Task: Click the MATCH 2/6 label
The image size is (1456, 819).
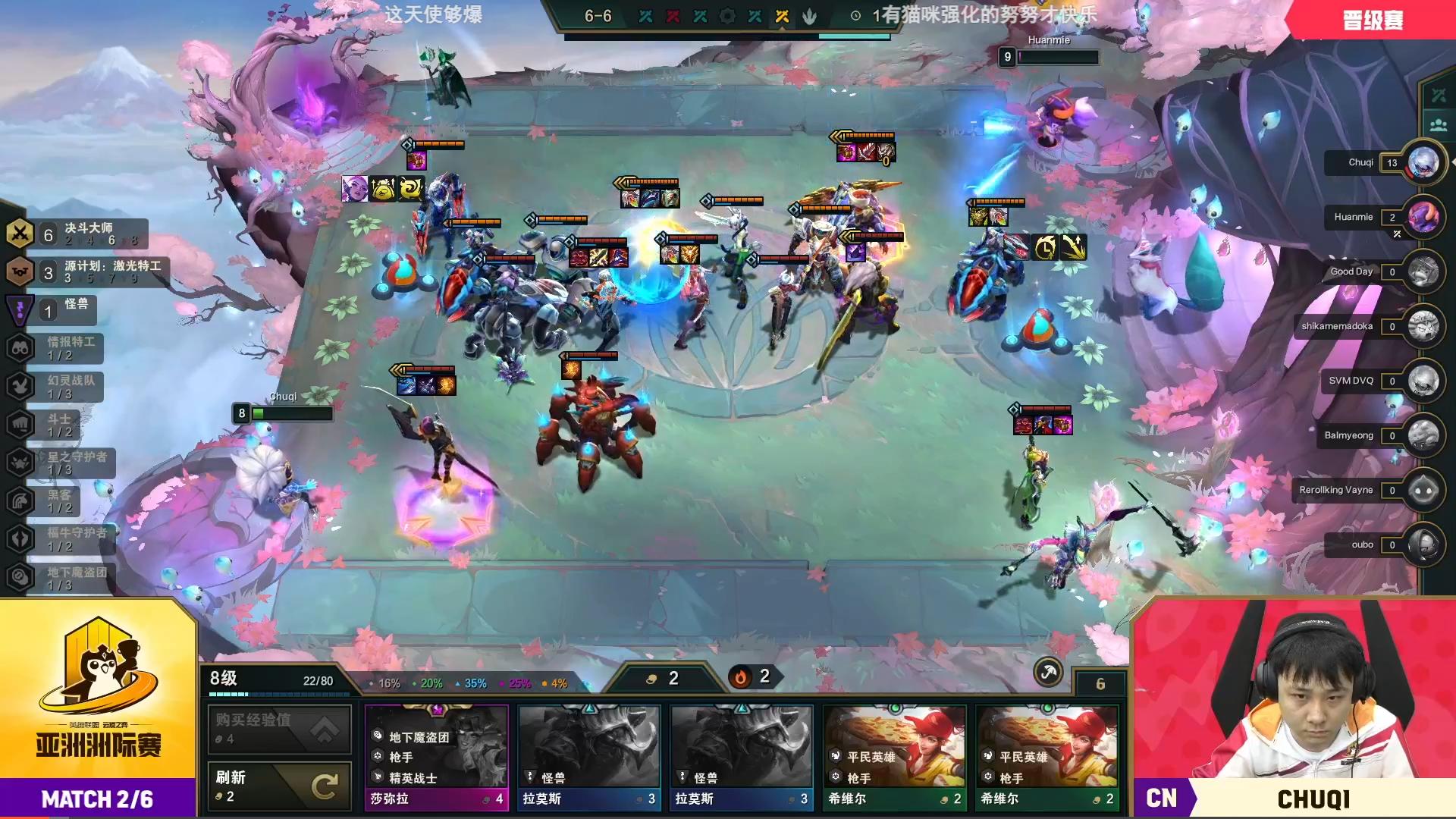Action: point(97,799)
